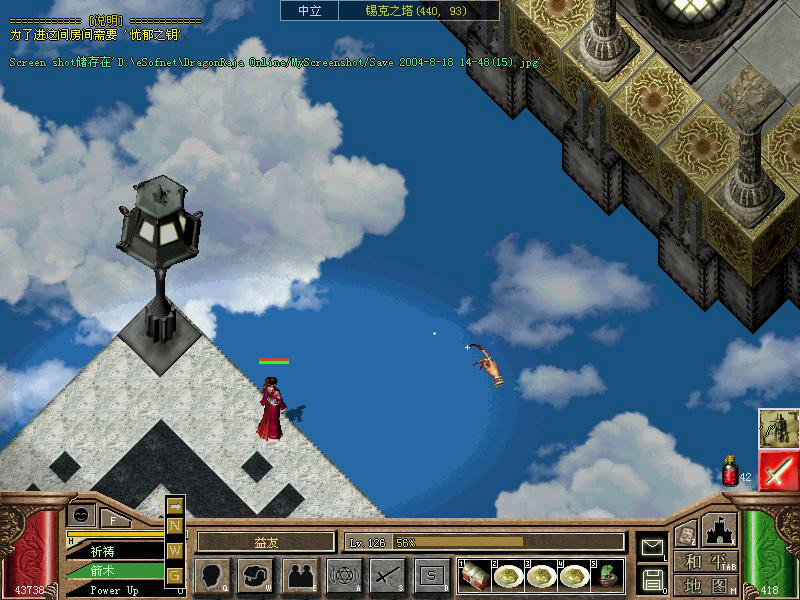
Task: Open the hexagram magic button
Action: tap(344, 574)
